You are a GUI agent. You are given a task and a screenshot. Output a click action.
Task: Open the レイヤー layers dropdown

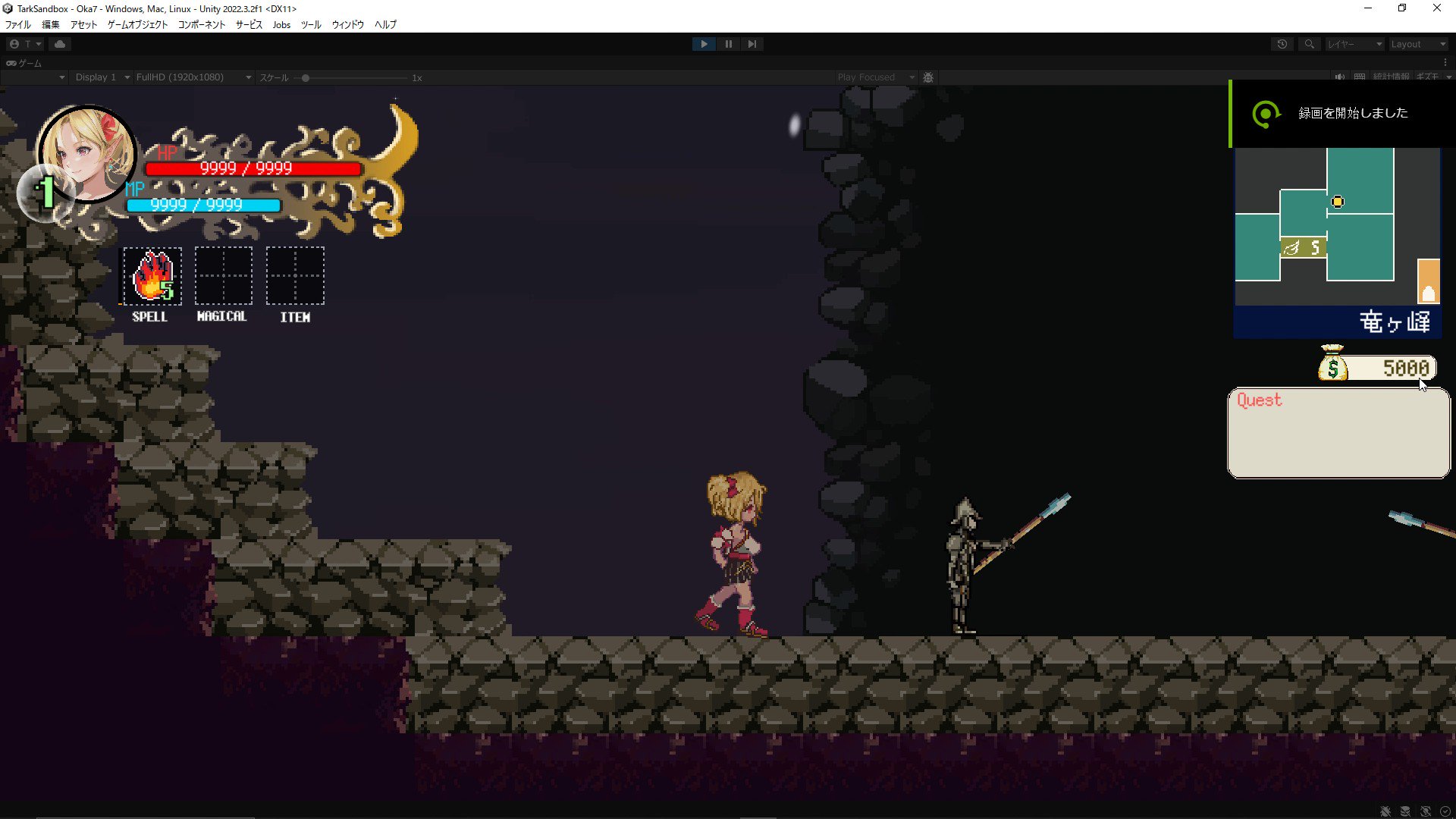click(1354, 43)
